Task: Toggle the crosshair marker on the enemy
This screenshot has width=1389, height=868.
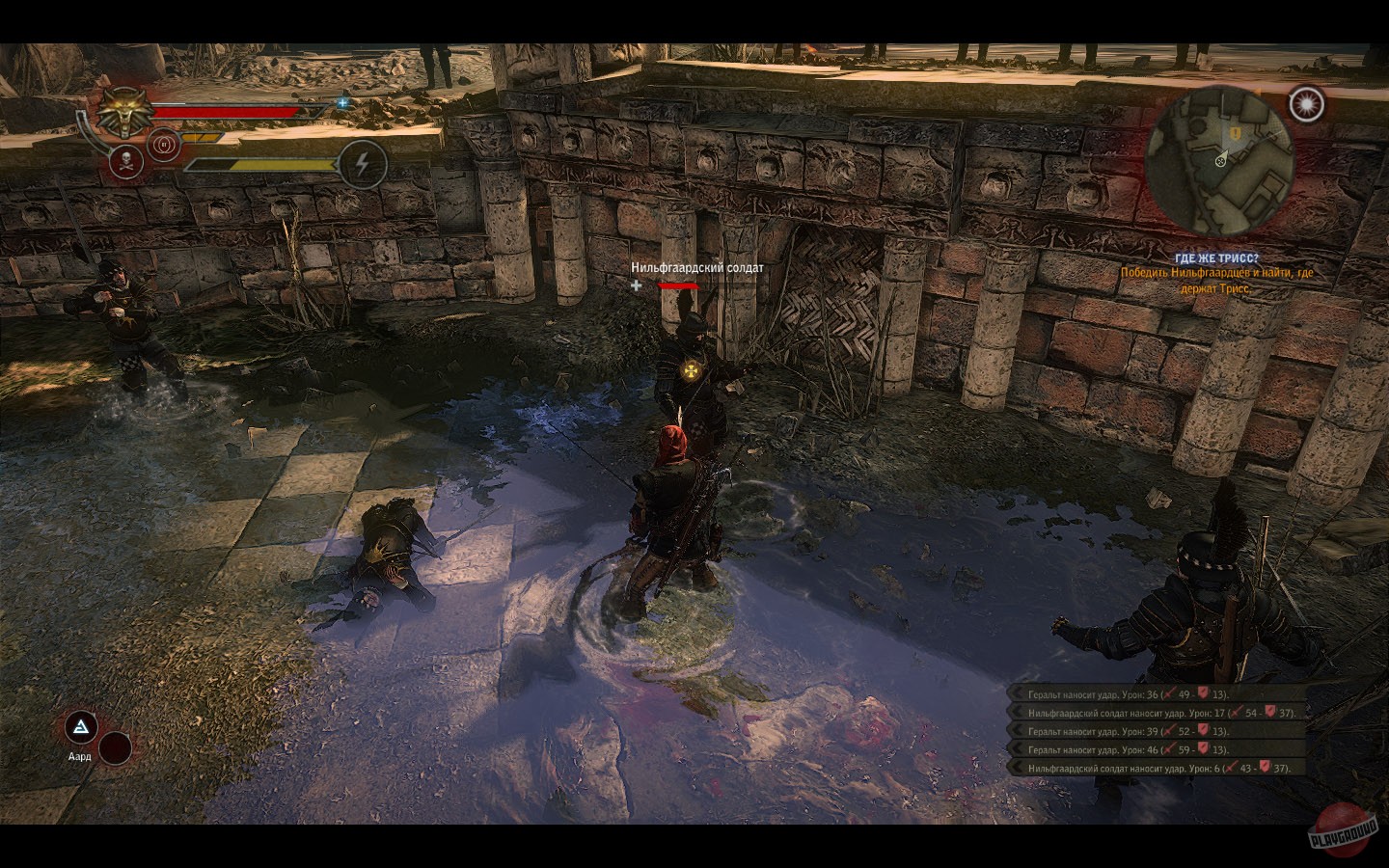Action: pyautogui.click(x=637, y=287)
